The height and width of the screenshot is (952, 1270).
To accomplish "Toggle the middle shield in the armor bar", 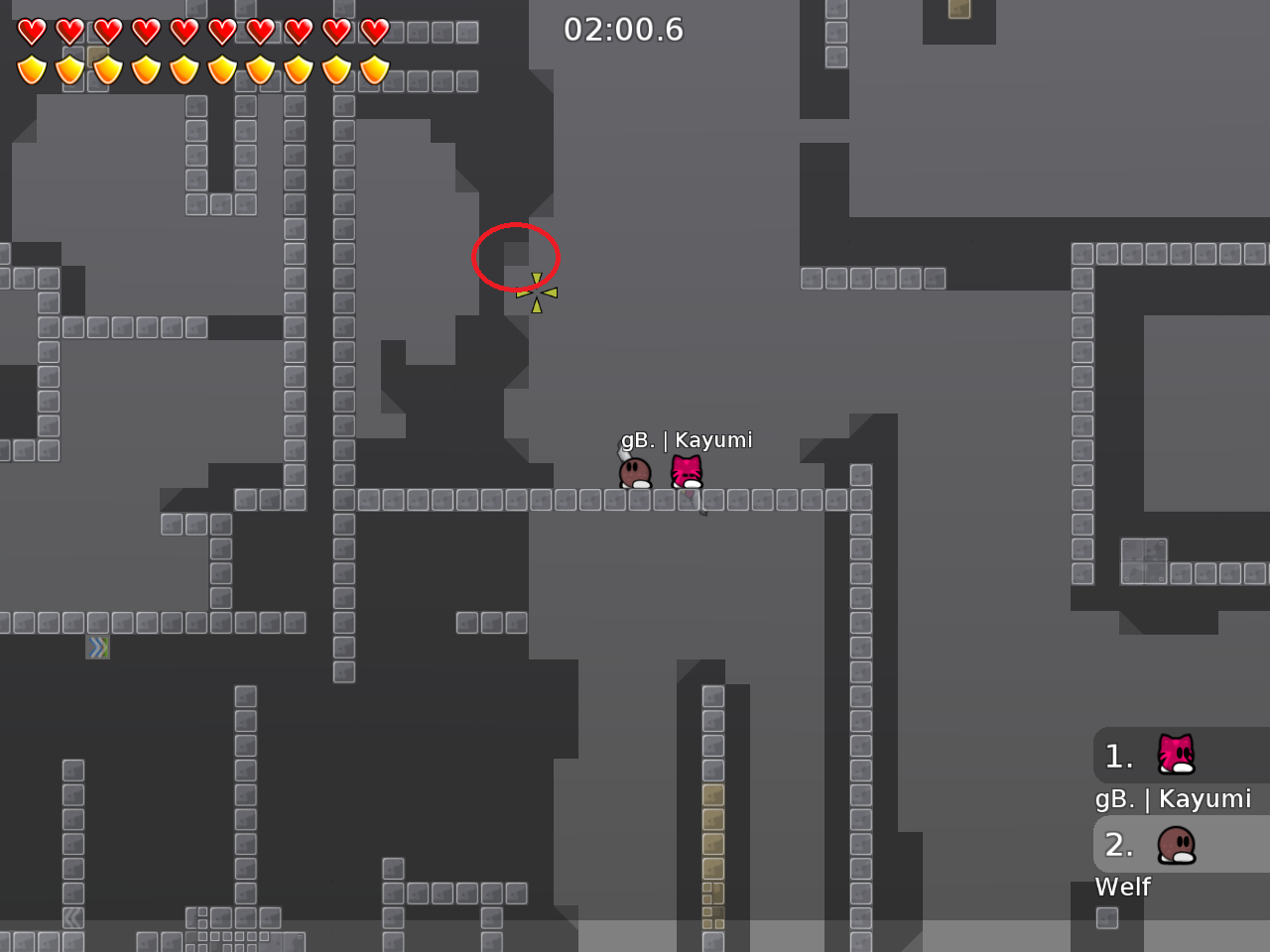I will point(185,69).
